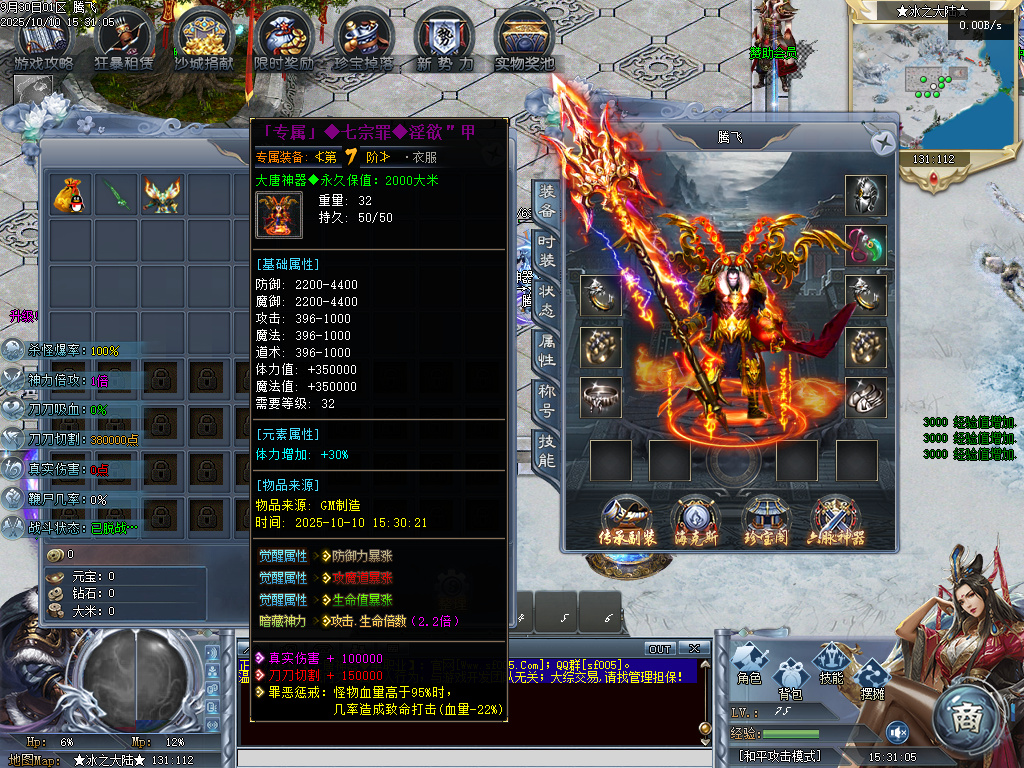This screenshot has height=768, width=1024.
Task: Select the boots equipment slot
Action: click(865, 397)
